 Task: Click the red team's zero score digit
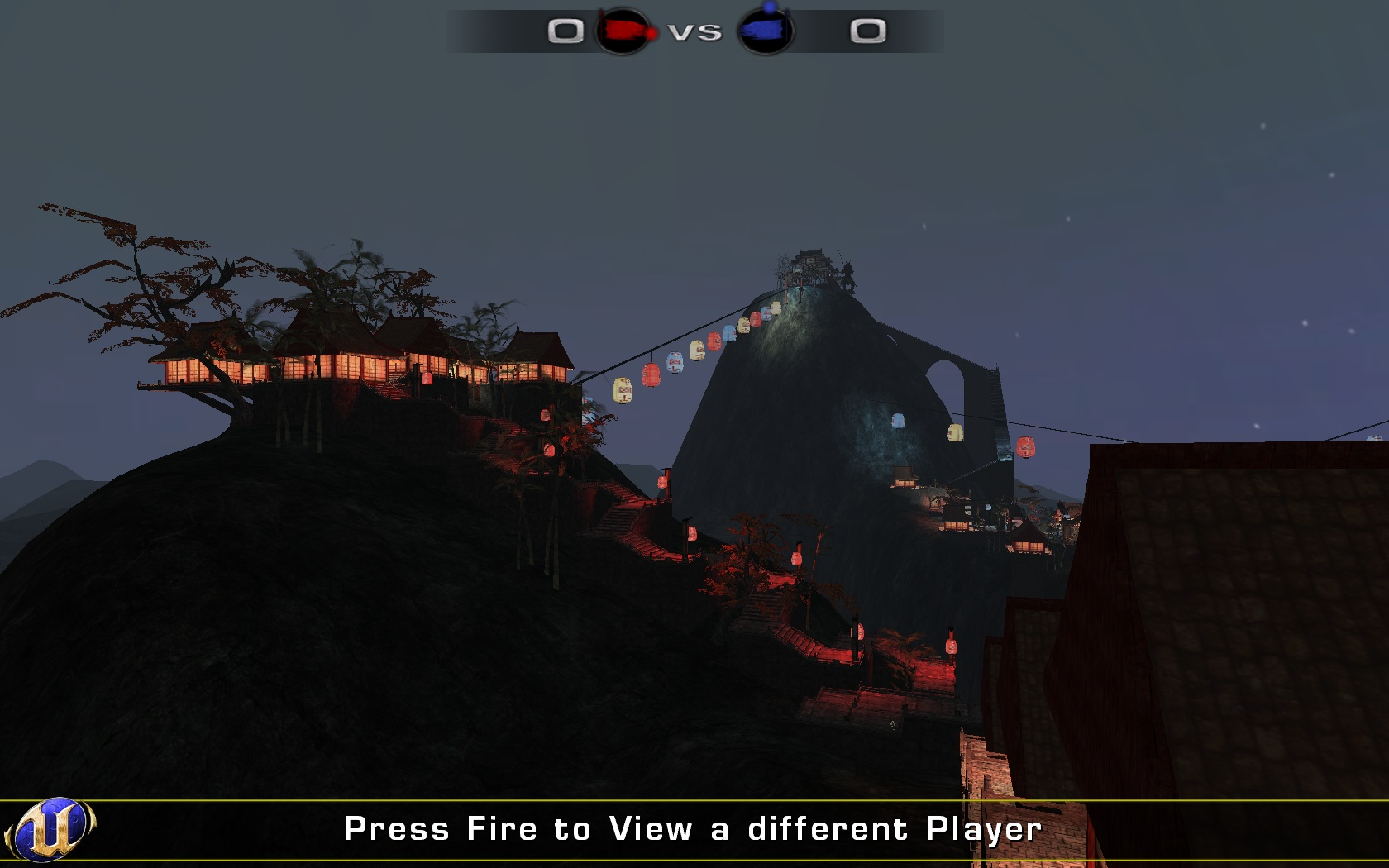click(566, 31)
